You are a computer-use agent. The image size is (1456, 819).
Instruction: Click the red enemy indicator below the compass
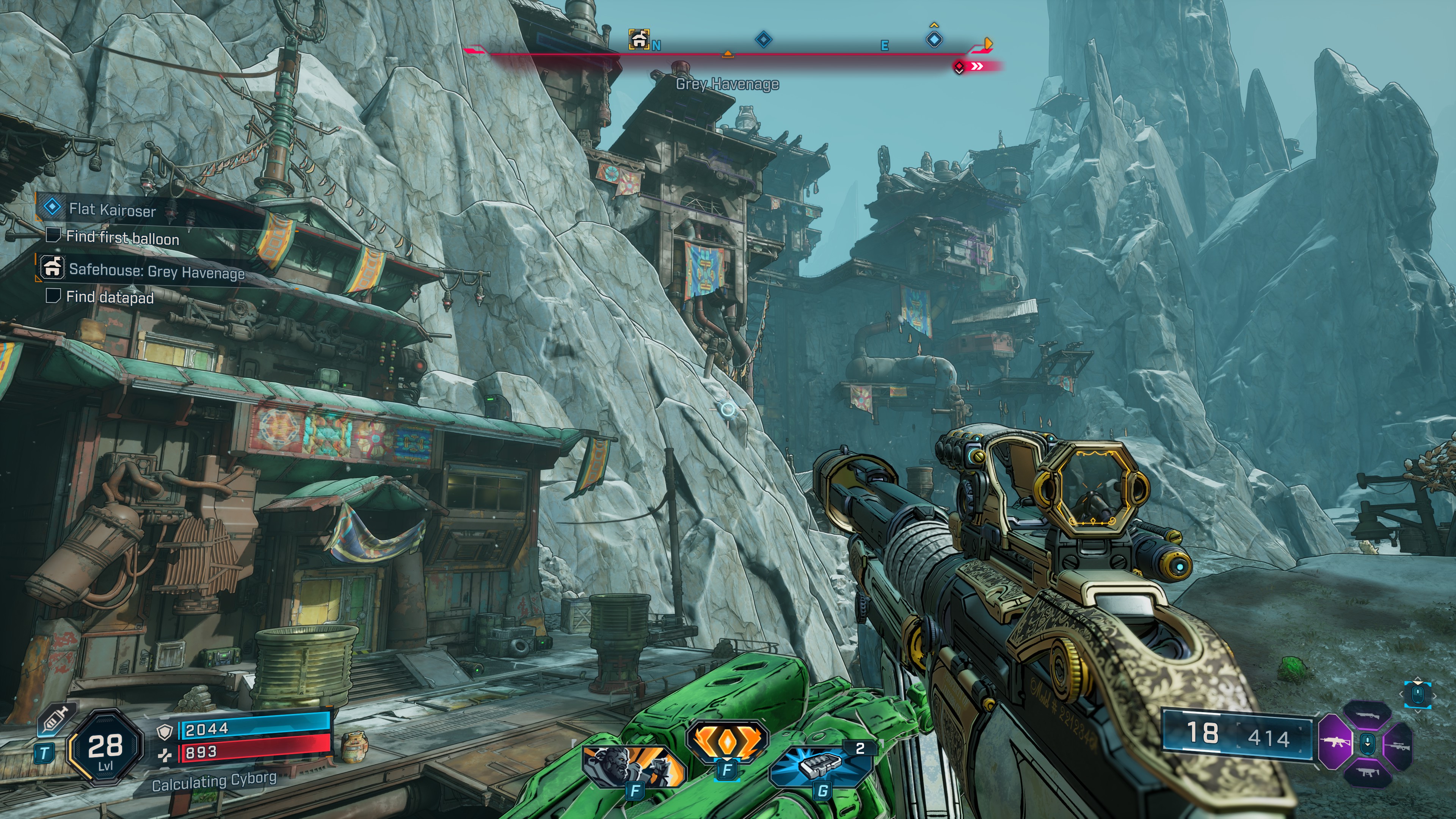(x=959, y=67)
